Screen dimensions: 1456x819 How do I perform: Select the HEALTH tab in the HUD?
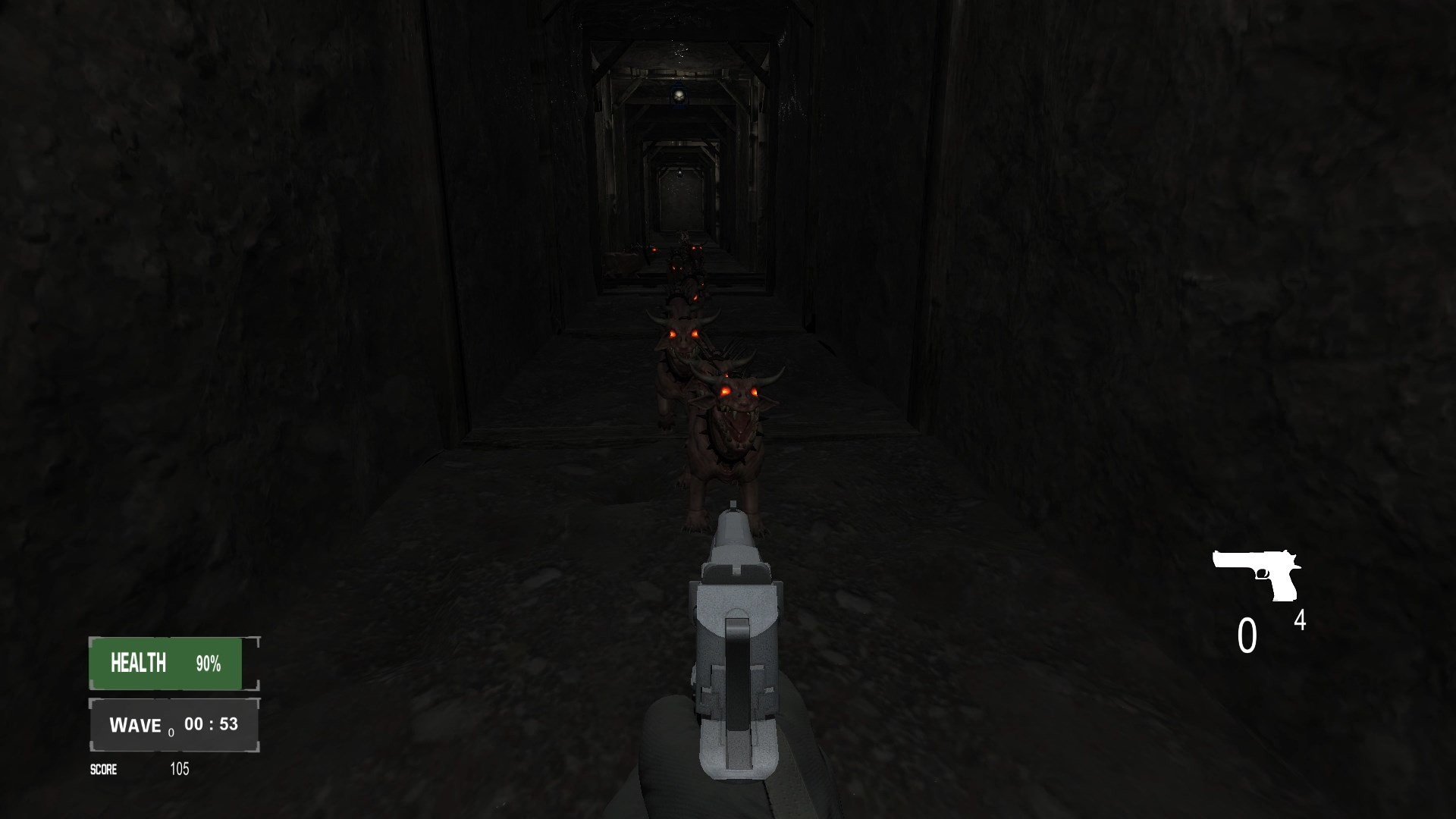136,664
